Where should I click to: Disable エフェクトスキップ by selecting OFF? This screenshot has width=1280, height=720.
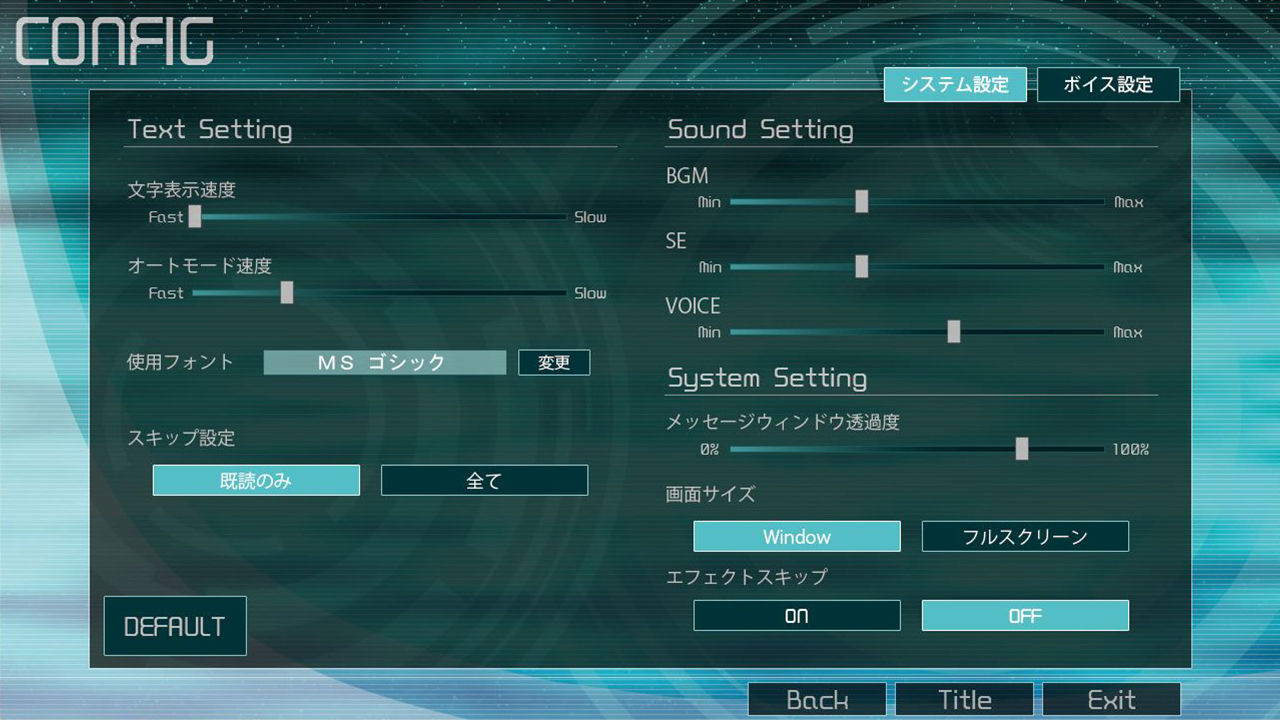click(1025, 615)
